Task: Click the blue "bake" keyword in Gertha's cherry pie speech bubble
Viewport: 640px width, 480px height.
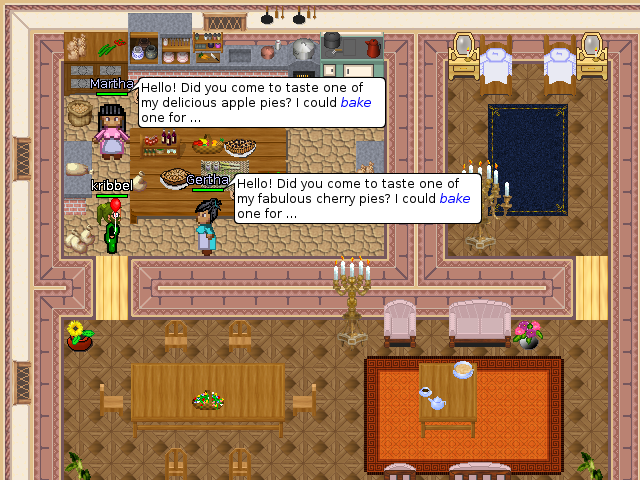Action: click(455, 198)
